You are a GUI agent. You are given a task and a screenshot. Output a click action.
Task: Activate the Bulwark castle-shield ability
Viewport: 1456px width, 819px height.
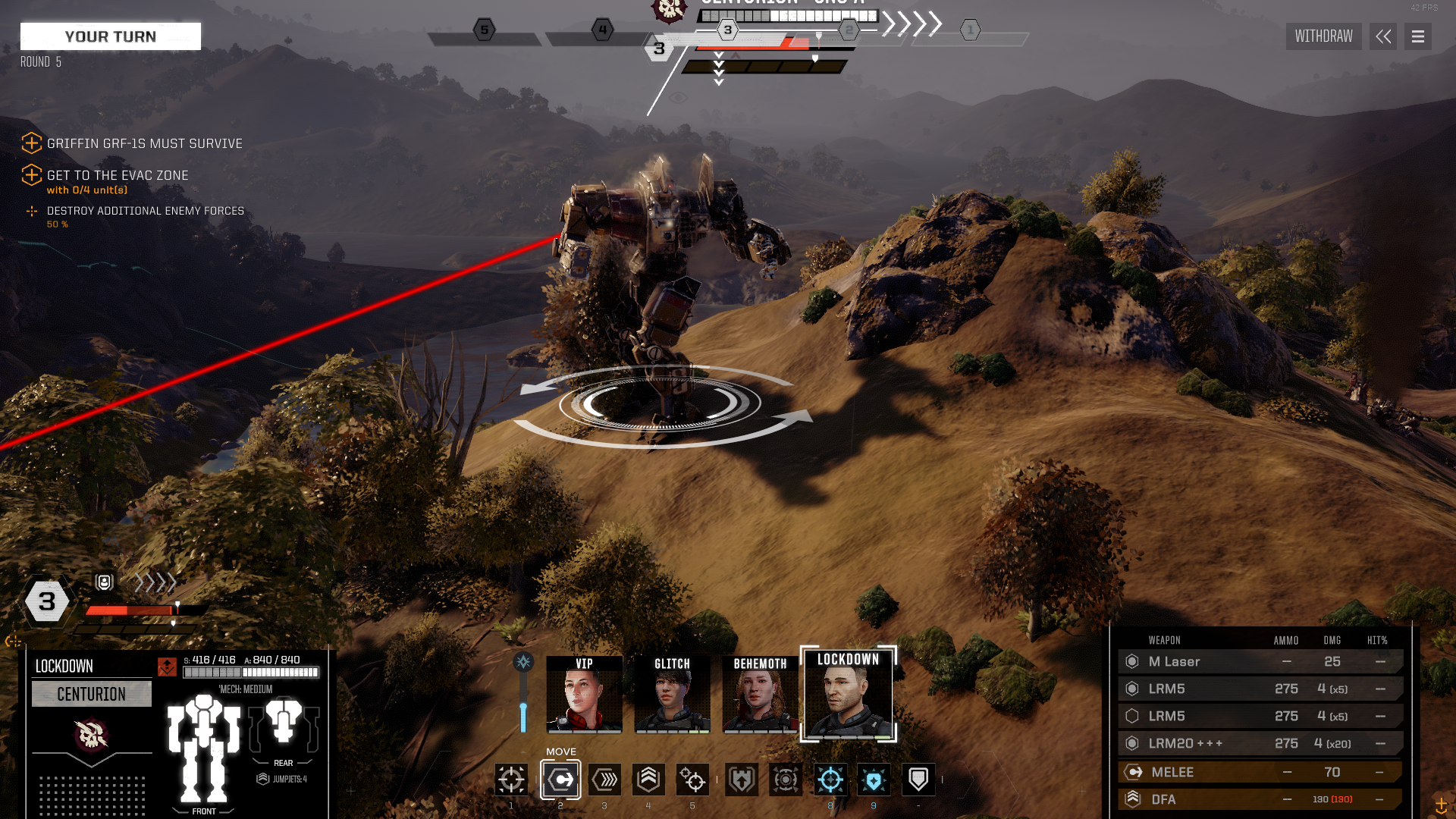pos(742,779)
